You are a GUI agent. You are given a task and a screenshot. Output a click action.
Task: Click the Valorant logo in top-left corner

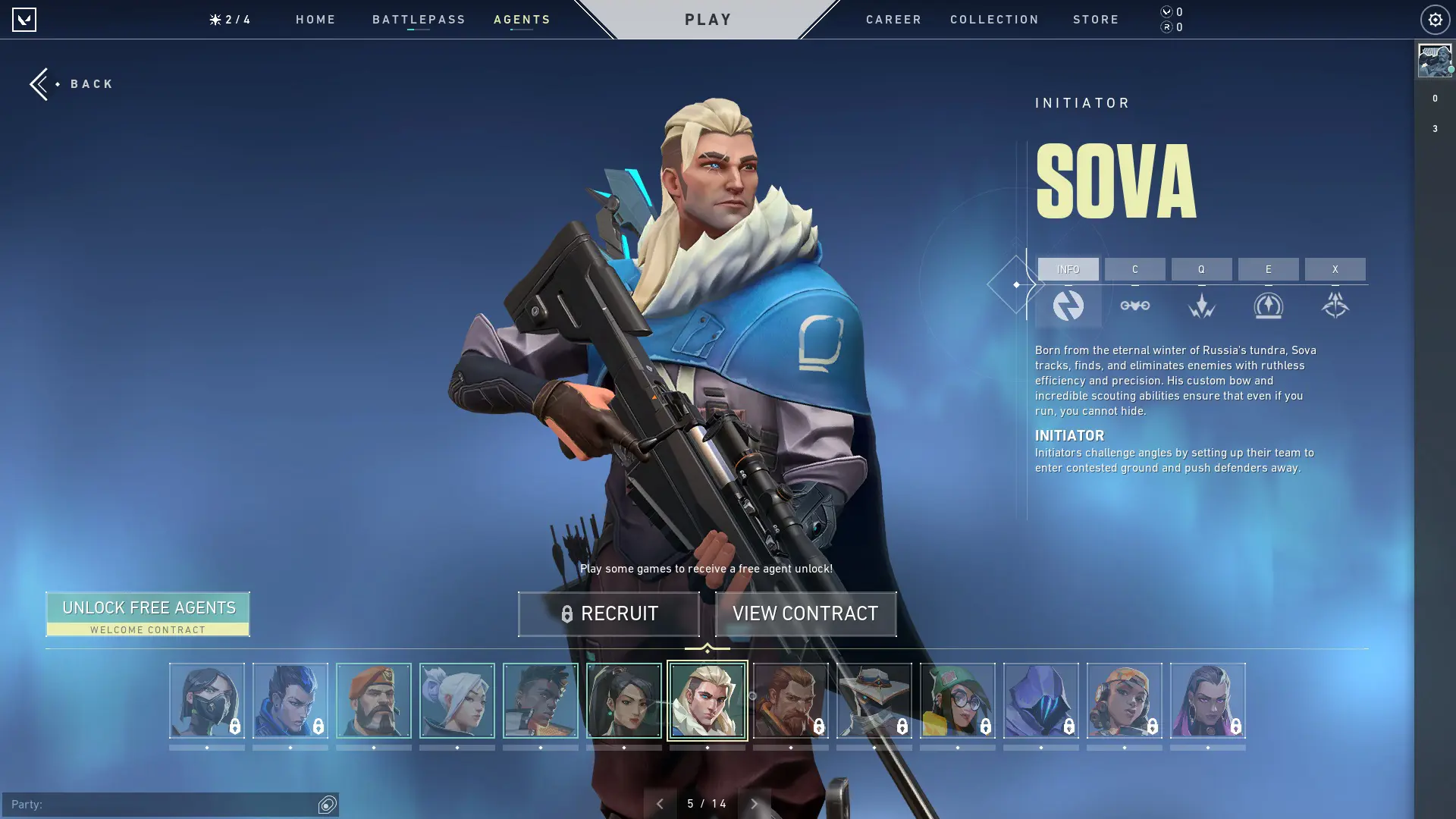coord(25,19)
